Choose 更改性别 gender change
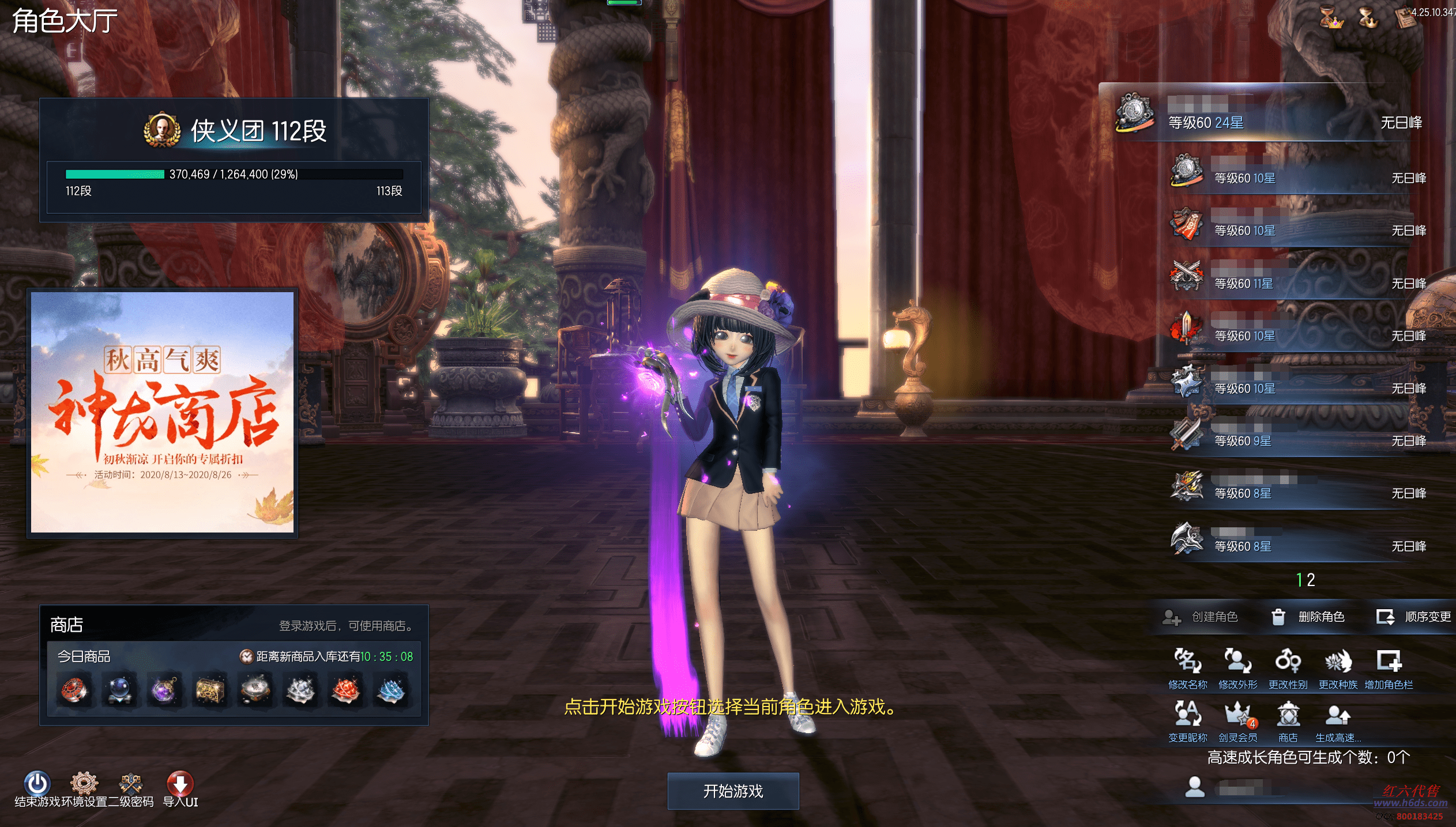 (1288, 669)
